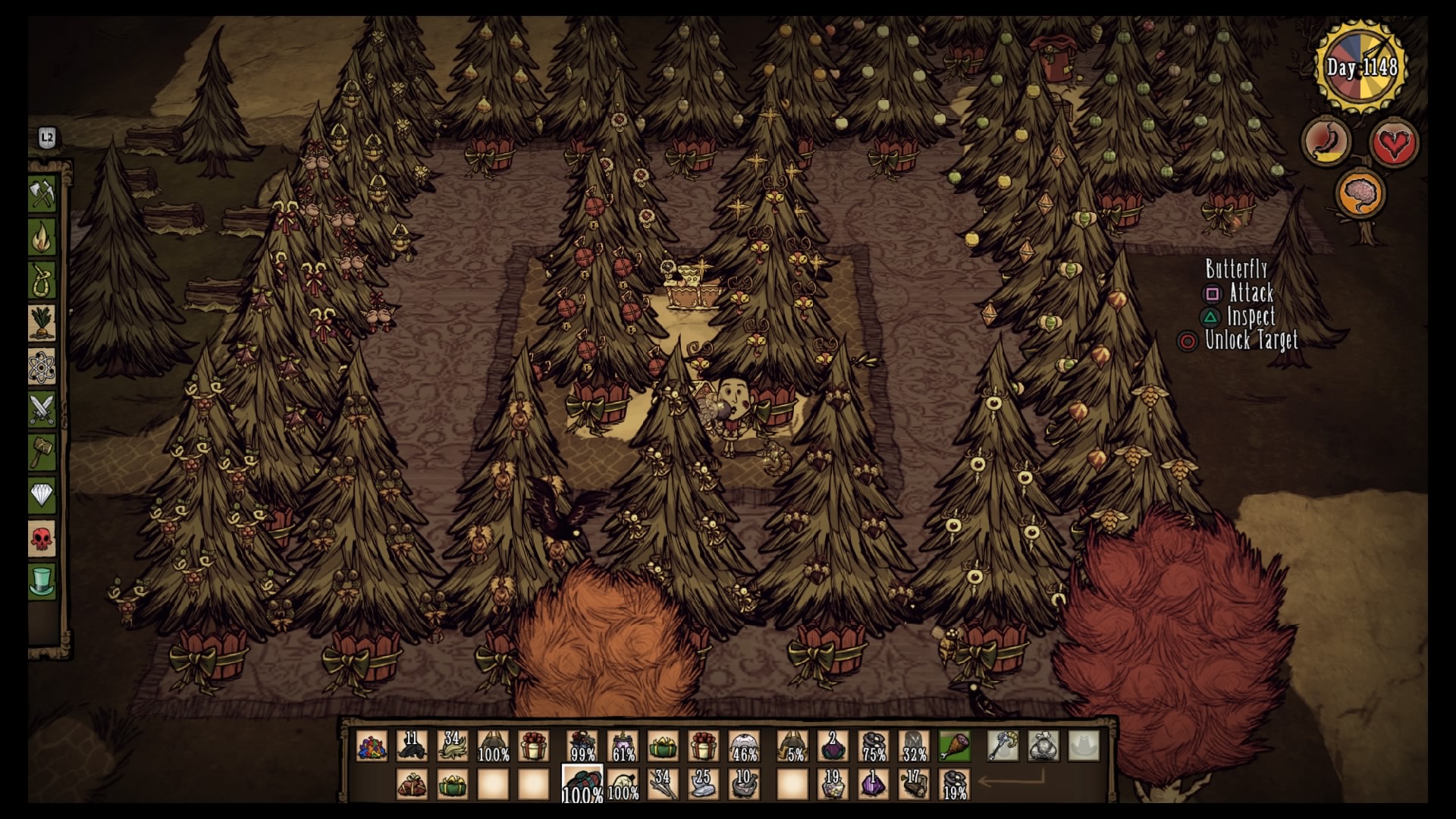Viewport: 1456px width, 819px height.
Task: Select the Survival rope-trap crafting tab
Action: click(42, 281)
